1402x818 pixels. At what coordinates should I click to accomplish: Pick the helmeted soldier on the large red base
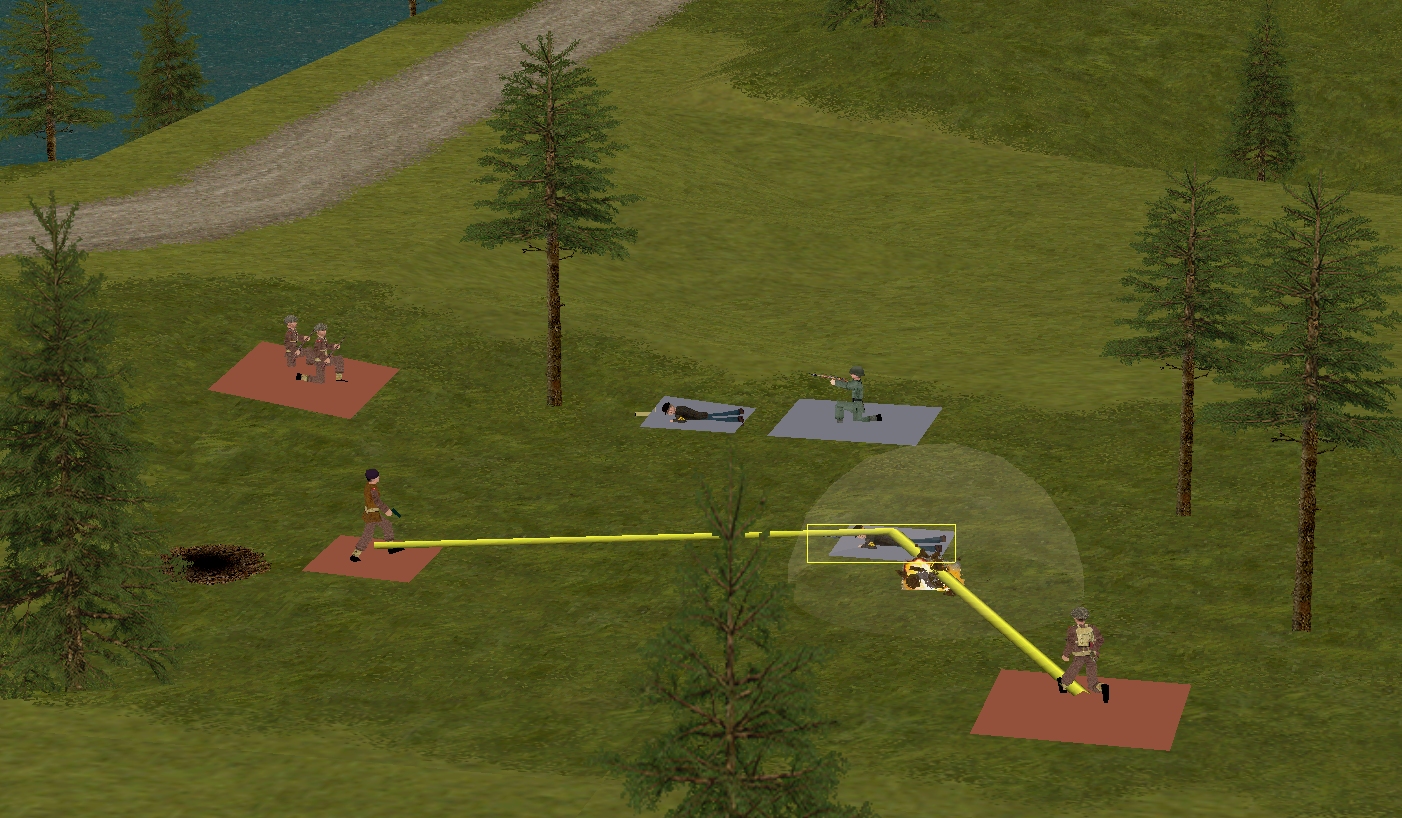pyautogui.click(x=1082, y=650)
